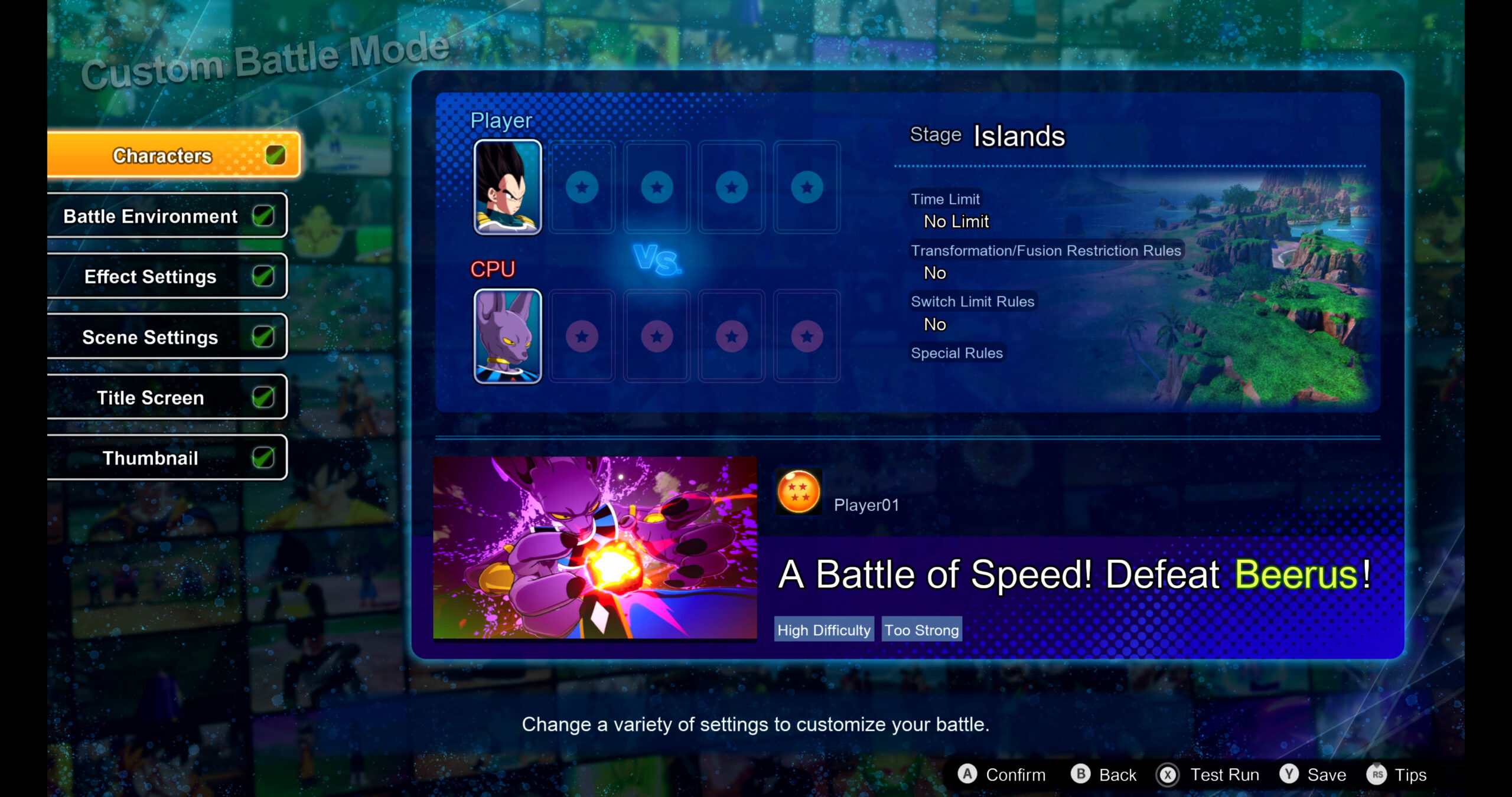Toggle the Characters completion checkmark
Viewport: 1512px width, 797px height.
pyautogui.click(x=275, y=155)
